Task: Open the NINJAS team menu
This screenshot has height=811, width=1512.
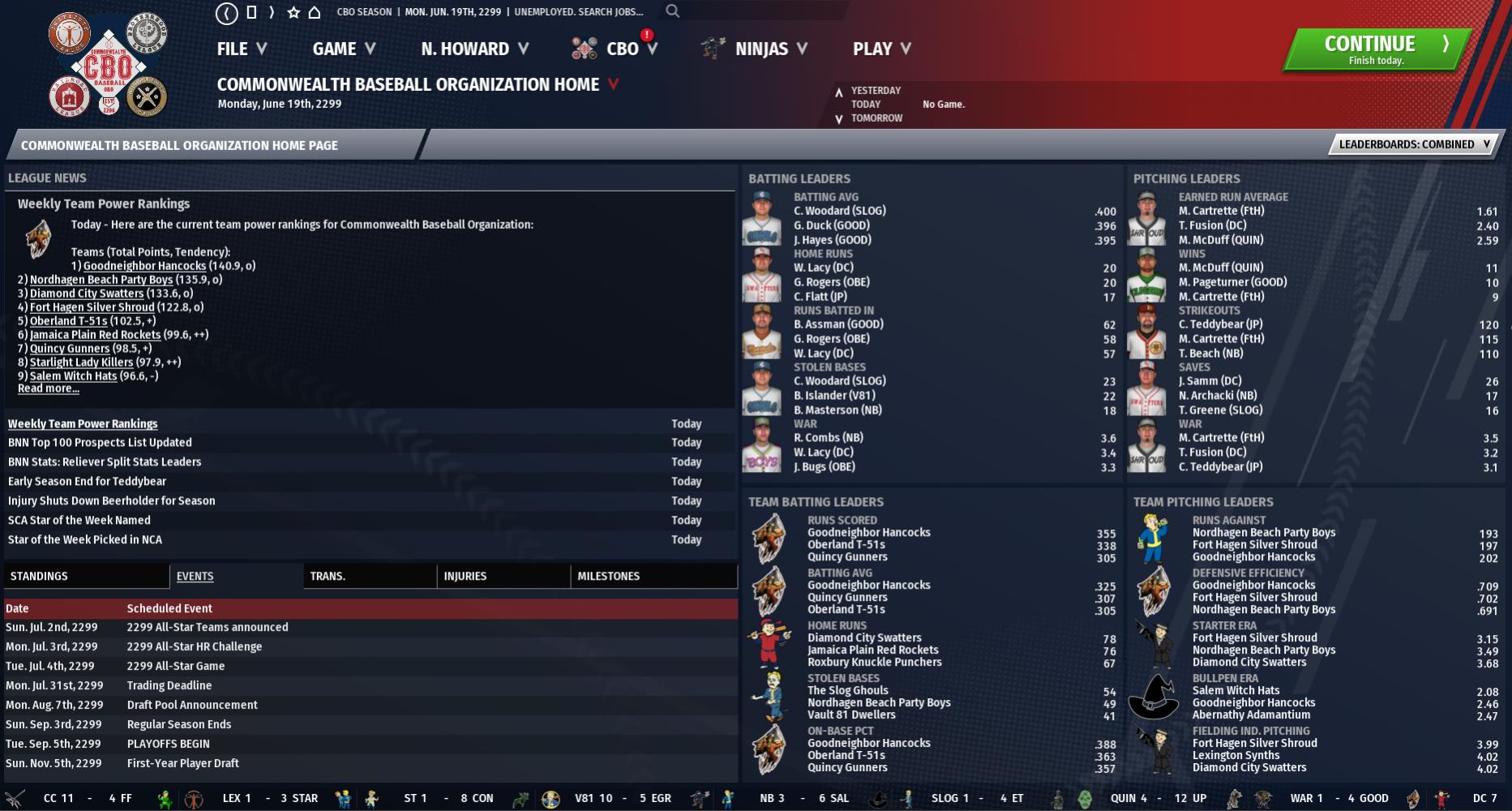Action: (760, 49)
